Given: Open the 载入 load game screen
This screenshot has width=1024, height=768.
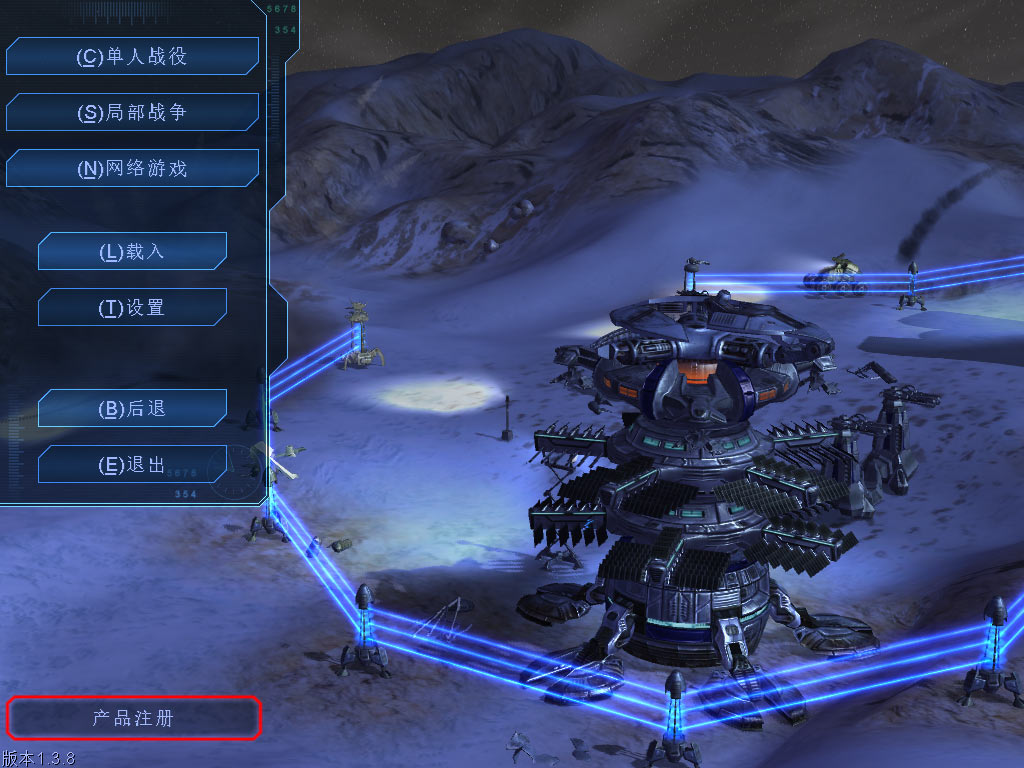Looking at the screenshot, I should coord(132,251).
